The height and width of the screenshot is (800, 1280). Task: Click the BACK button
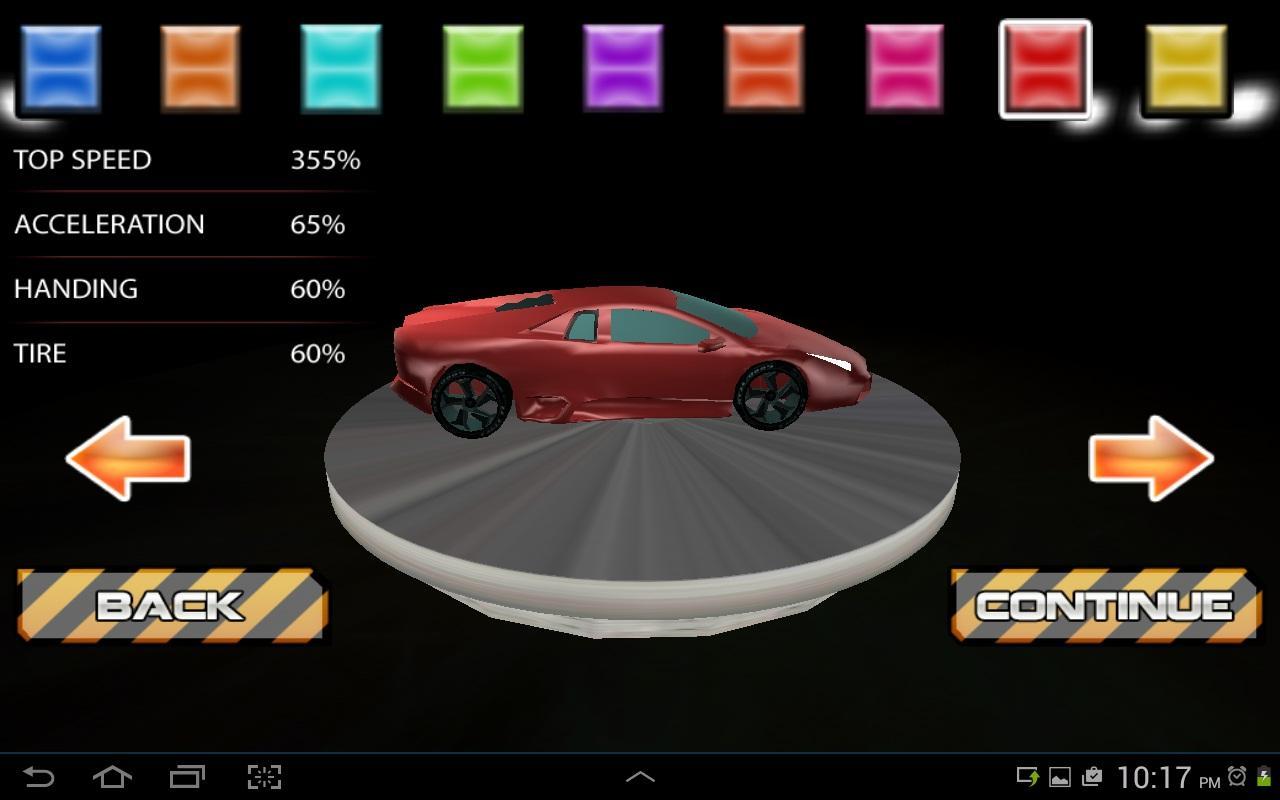click(170, 605)
